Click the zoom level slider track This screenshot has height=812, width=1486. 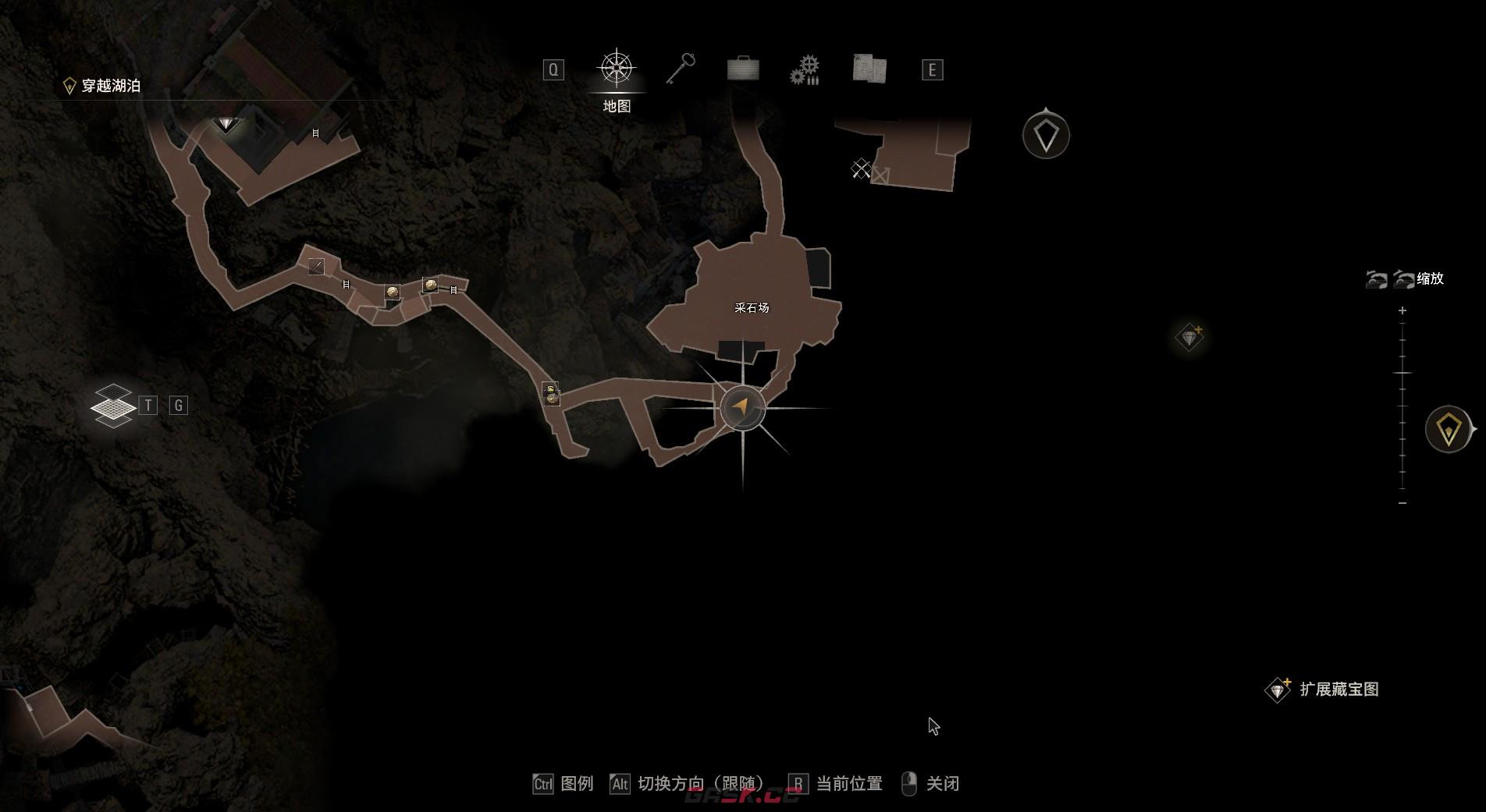pyautogui.click(x=1402, y=406)
